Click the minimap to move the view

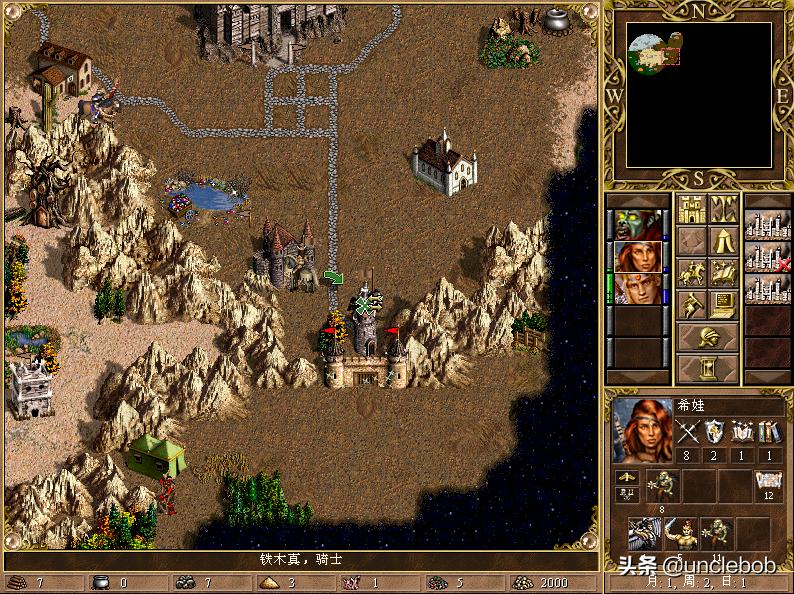(699, 95)
